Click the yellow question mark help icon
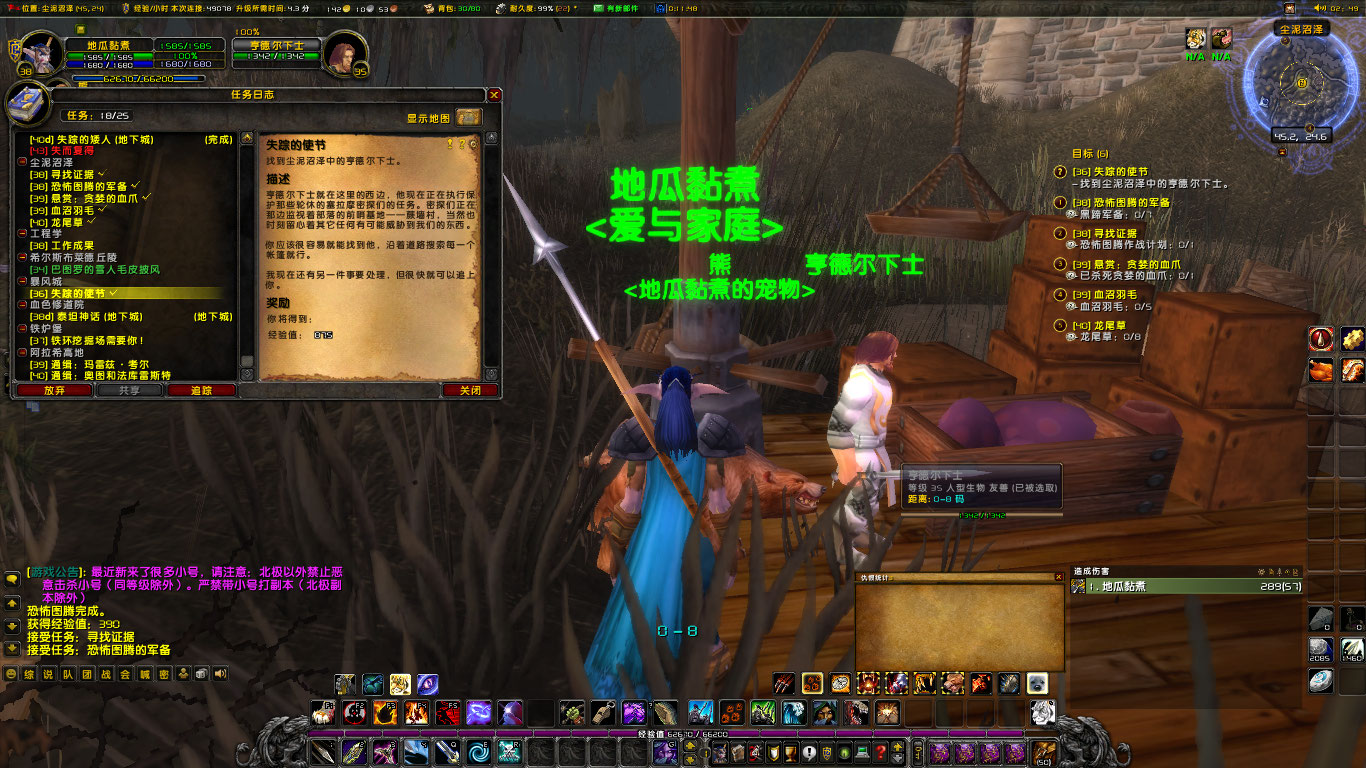The height and width of the screenshot is (768, 1366). coord(462,144)
